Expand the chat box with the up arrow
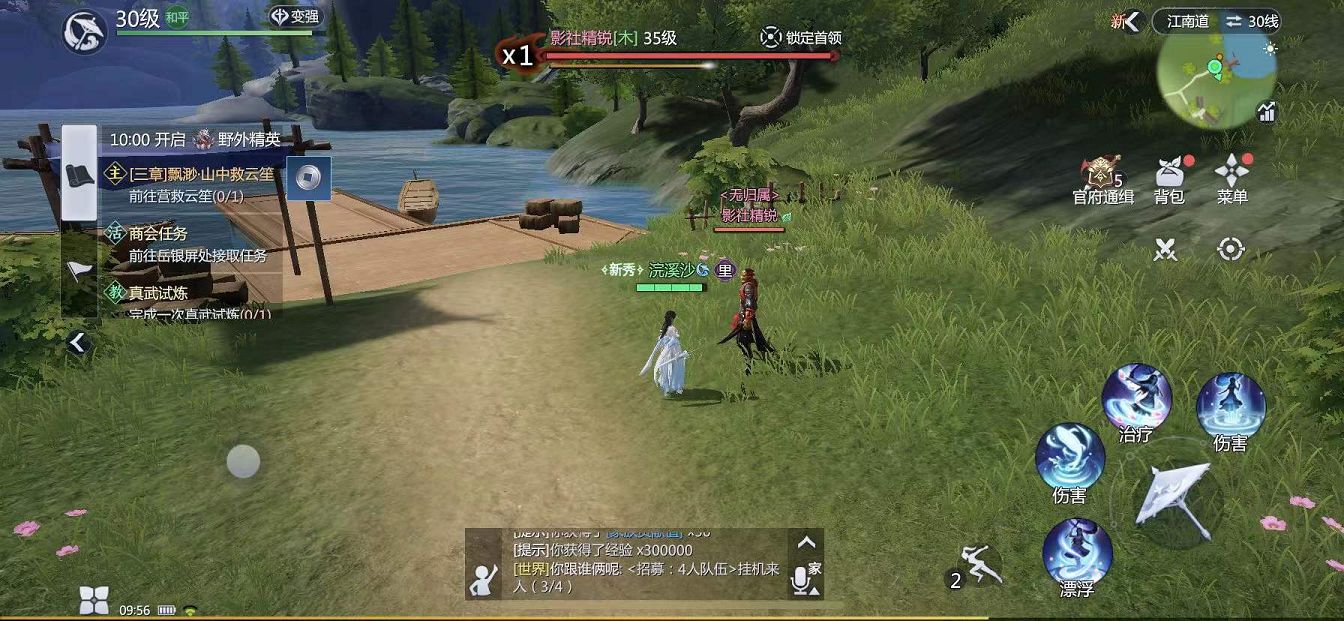Viewport: 1344px width, 621px height. [806, 543]
